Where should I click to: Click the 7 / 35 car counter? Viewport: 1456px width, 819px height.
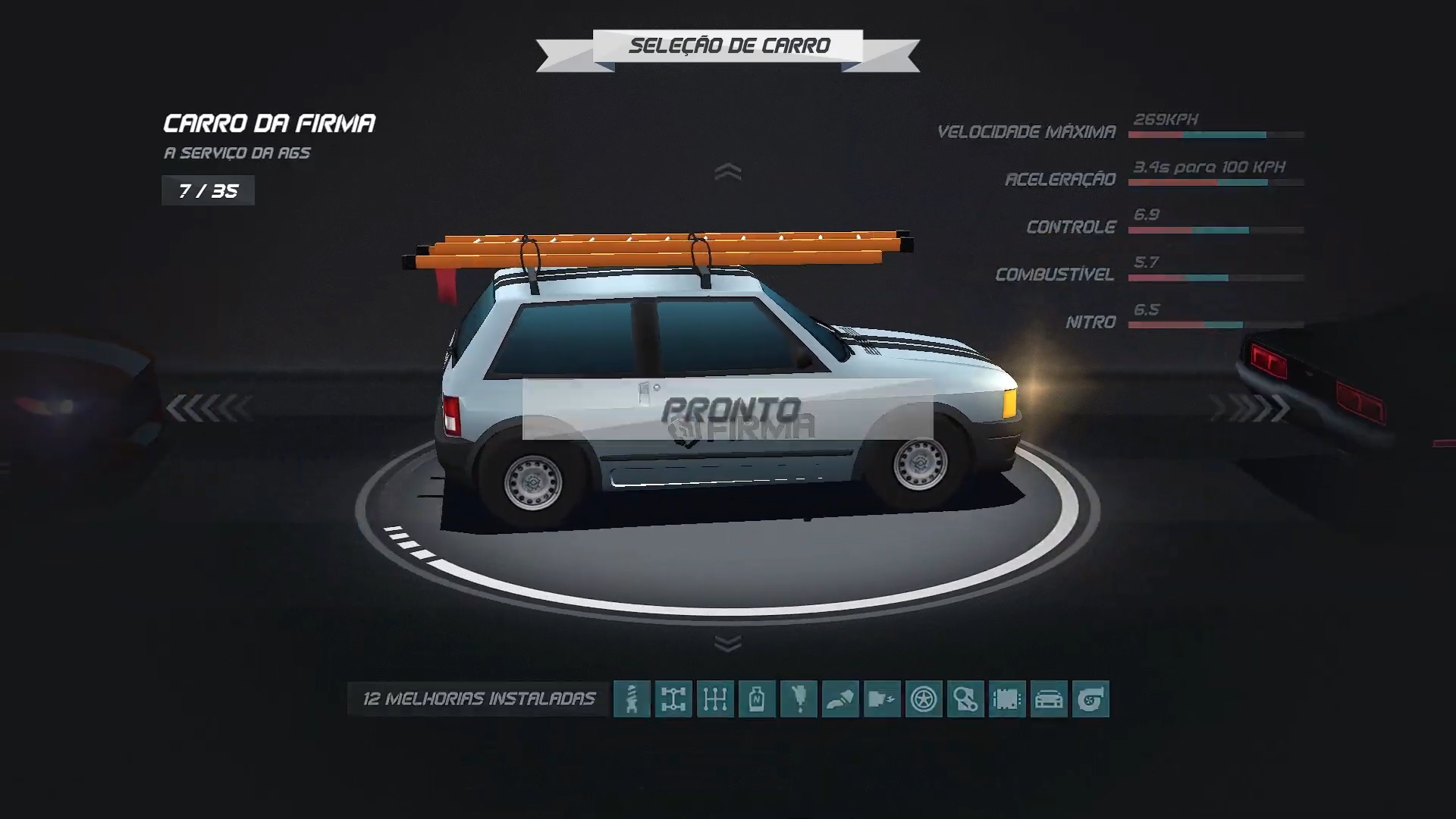point(208,190)
